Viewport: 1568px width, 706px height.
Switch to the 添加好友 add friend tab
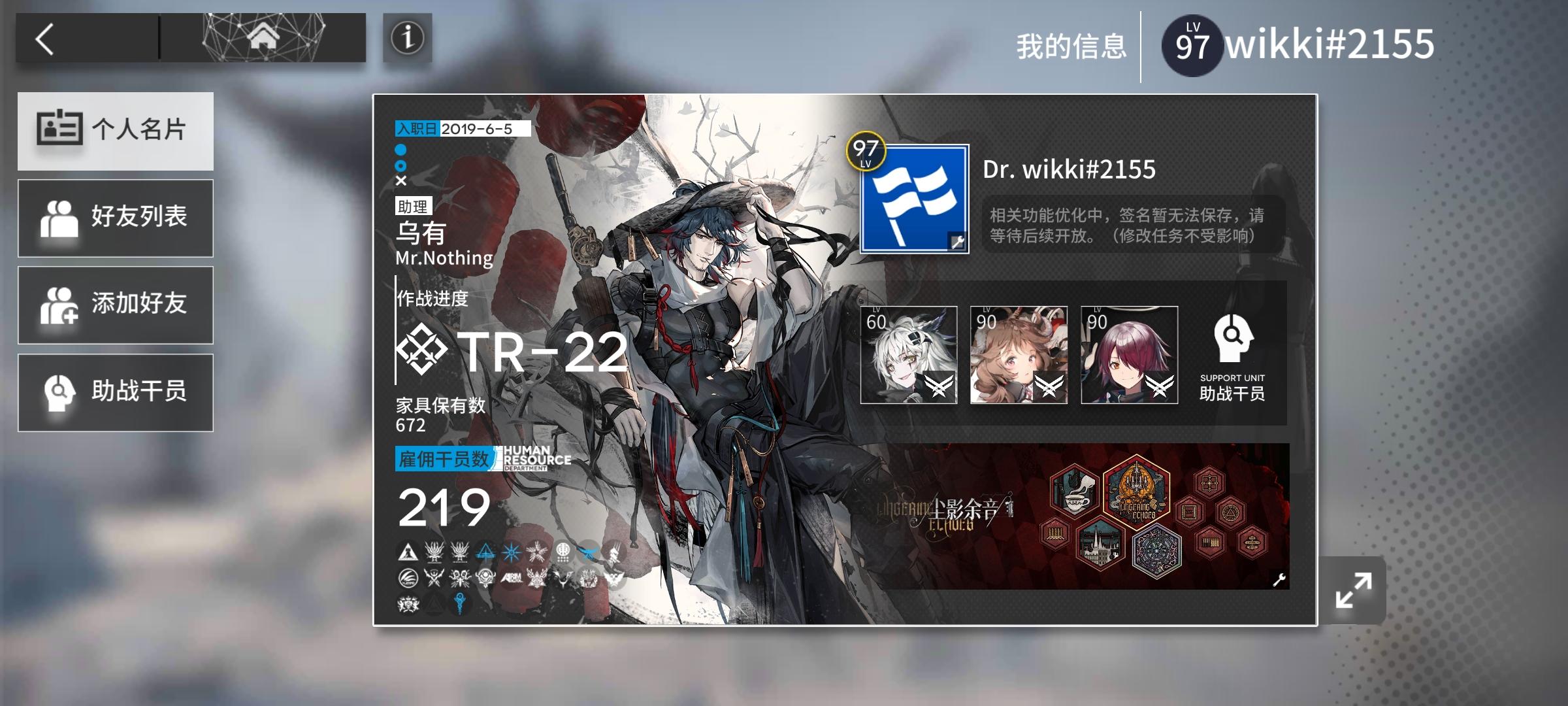coord(116,305)
